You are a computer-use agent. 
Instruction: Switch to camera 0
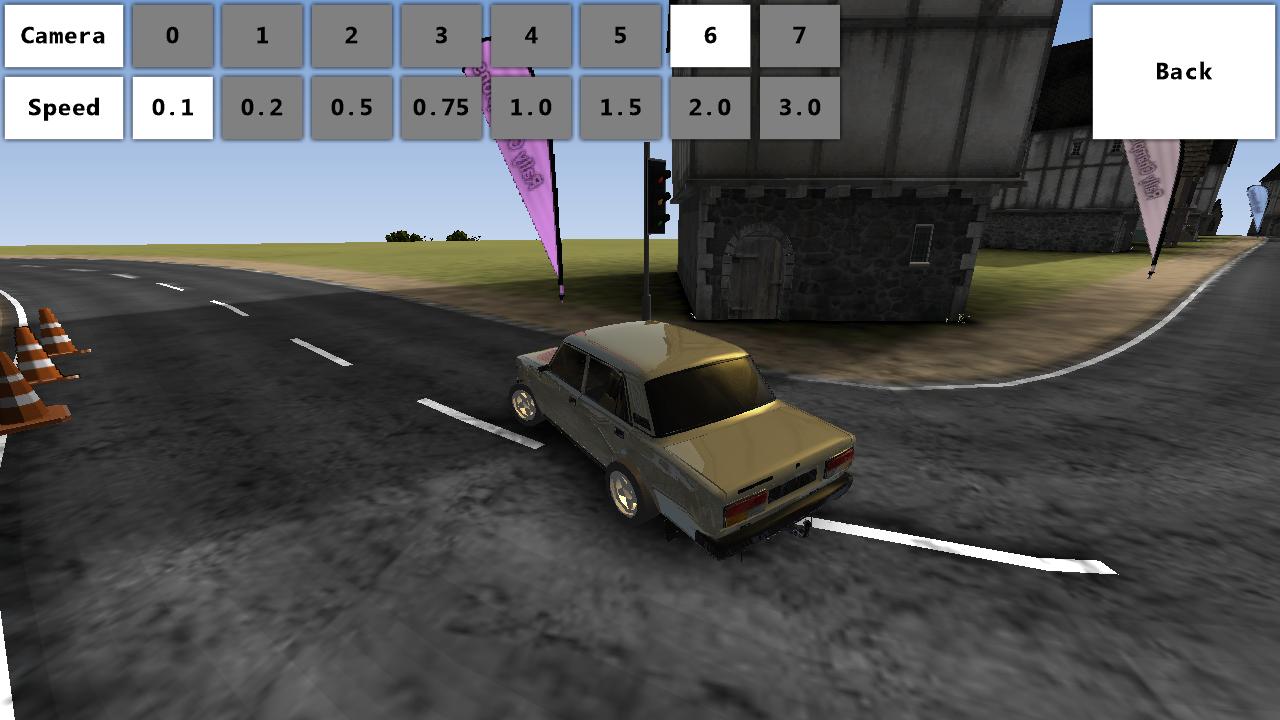[x=172, y=36]
